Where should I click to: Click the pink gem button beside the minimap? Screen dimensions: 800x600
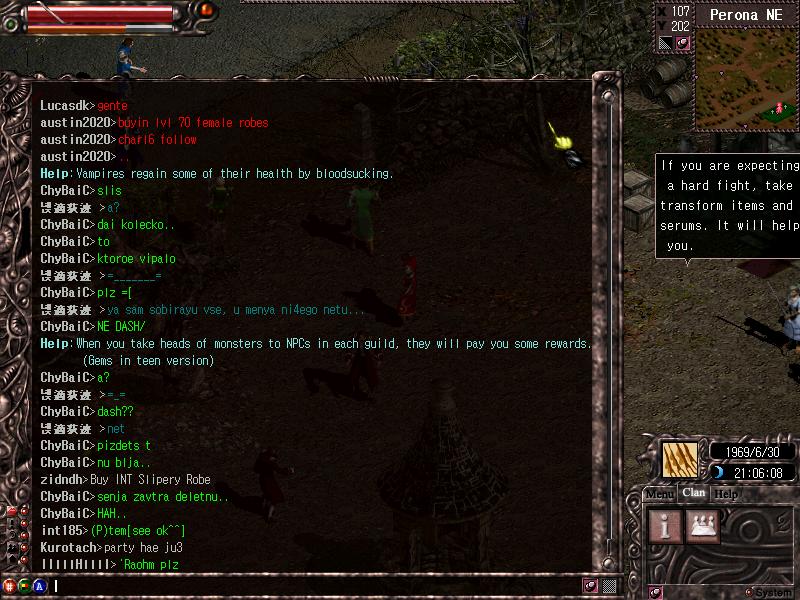coord(683,43)
